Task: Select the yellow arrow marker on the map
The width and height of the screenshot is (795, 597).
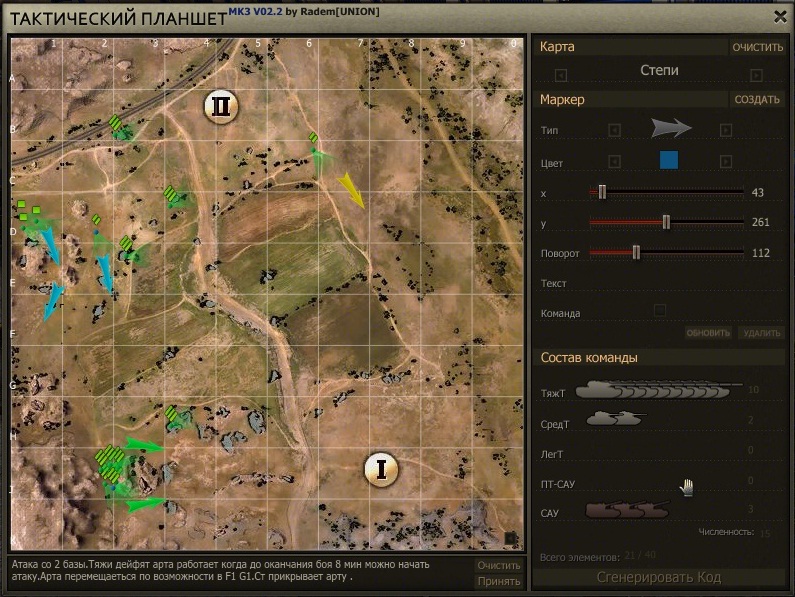Action: (351, 188)
